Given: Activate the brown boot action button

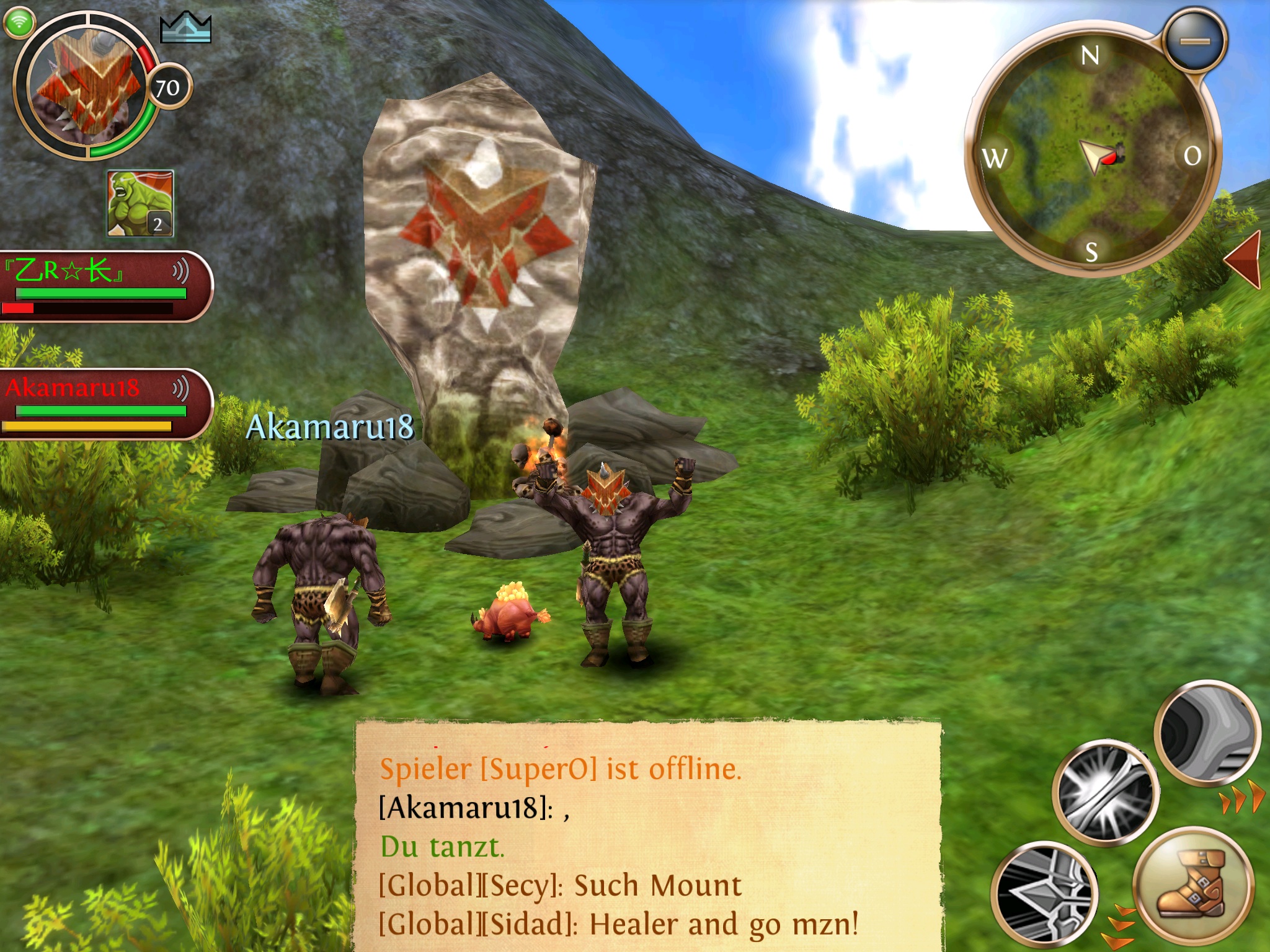Looking at the screenshot, I should [x=1191, y=885].
